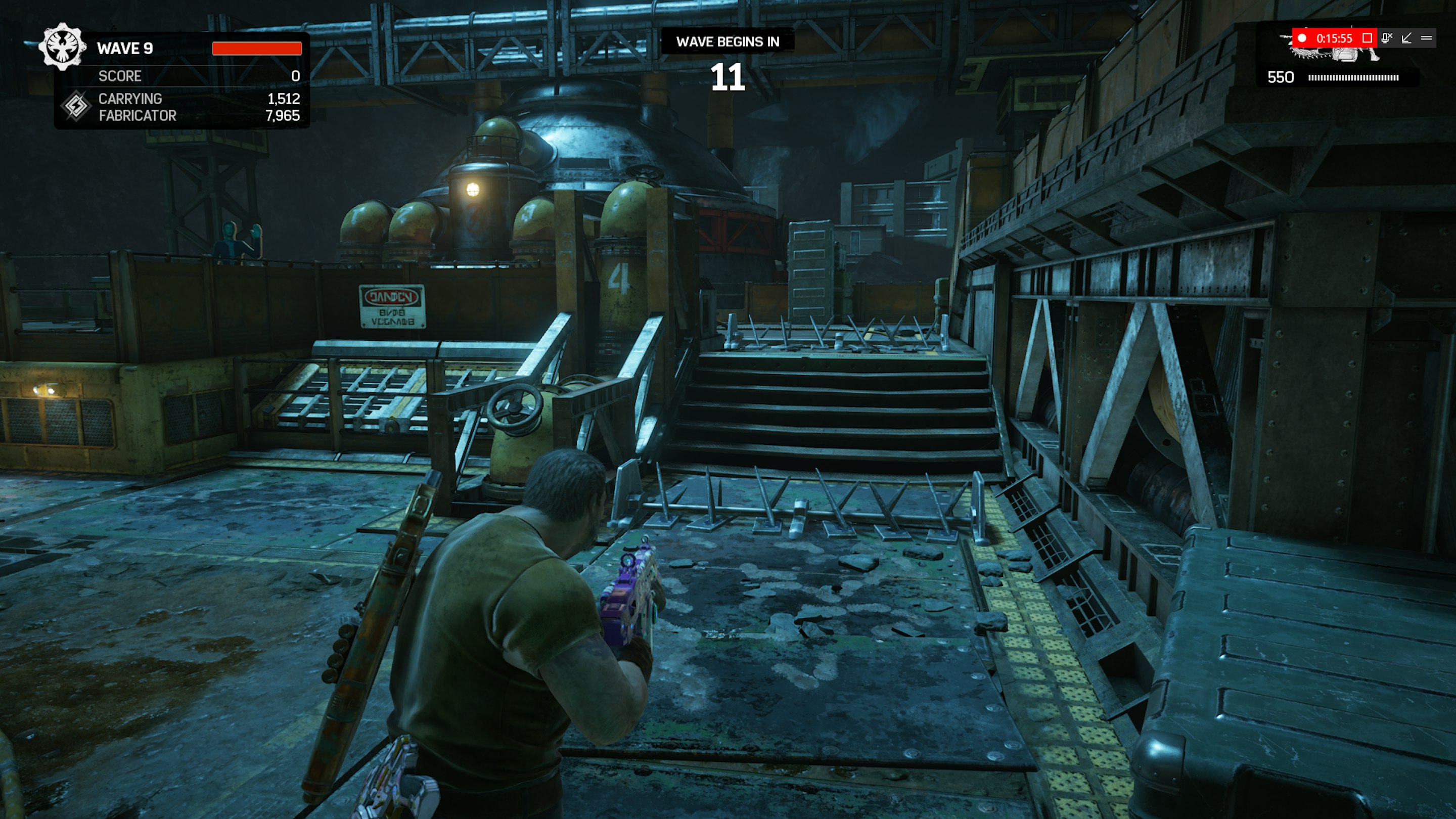Image resolution: width=1456 pixels, height=819 pixels.
Task: Click the energy bolt icon beside Carrying stats
Action: pos(77,107)
